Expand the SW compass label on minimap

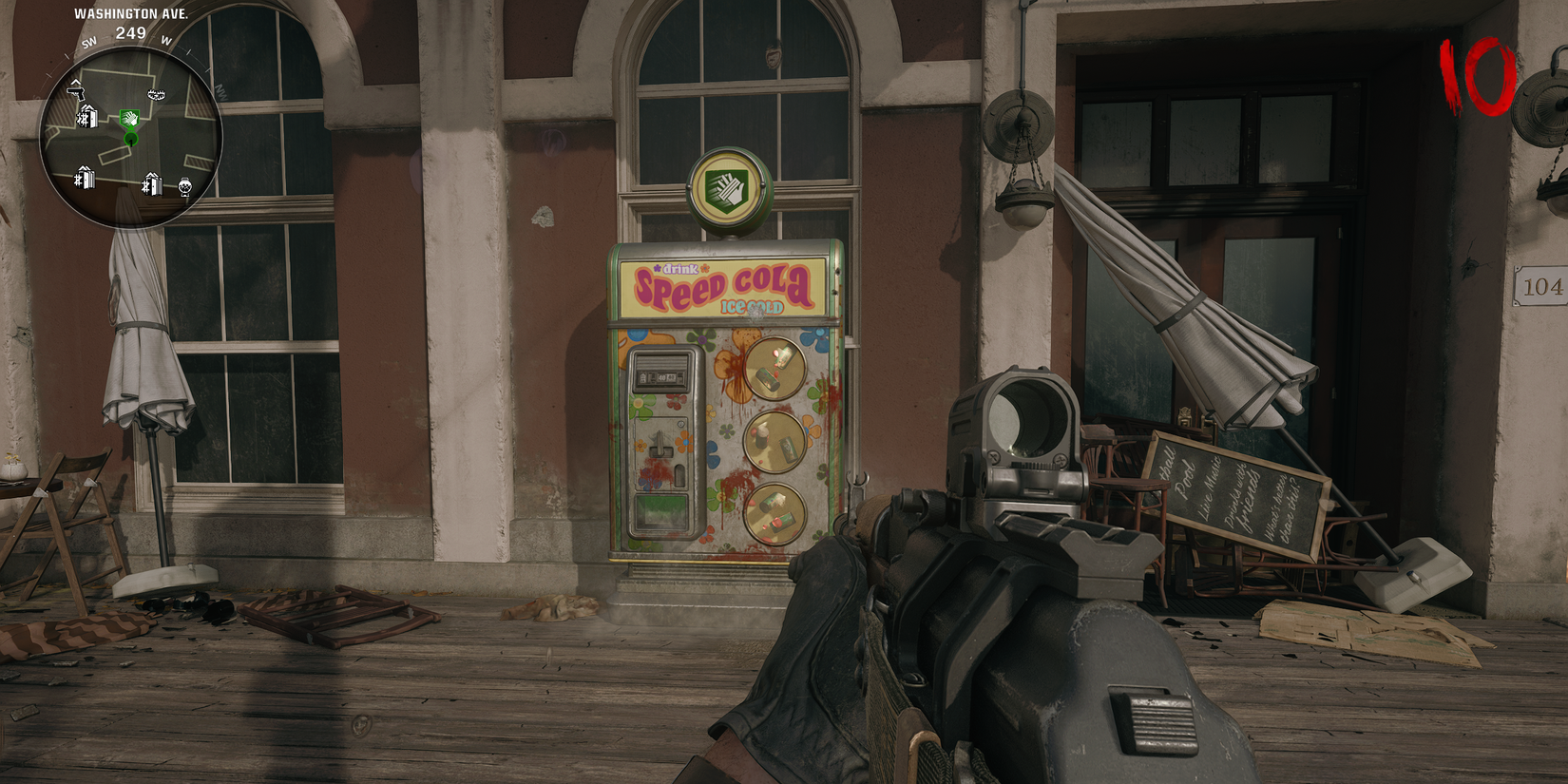click(x=89, y=42)
